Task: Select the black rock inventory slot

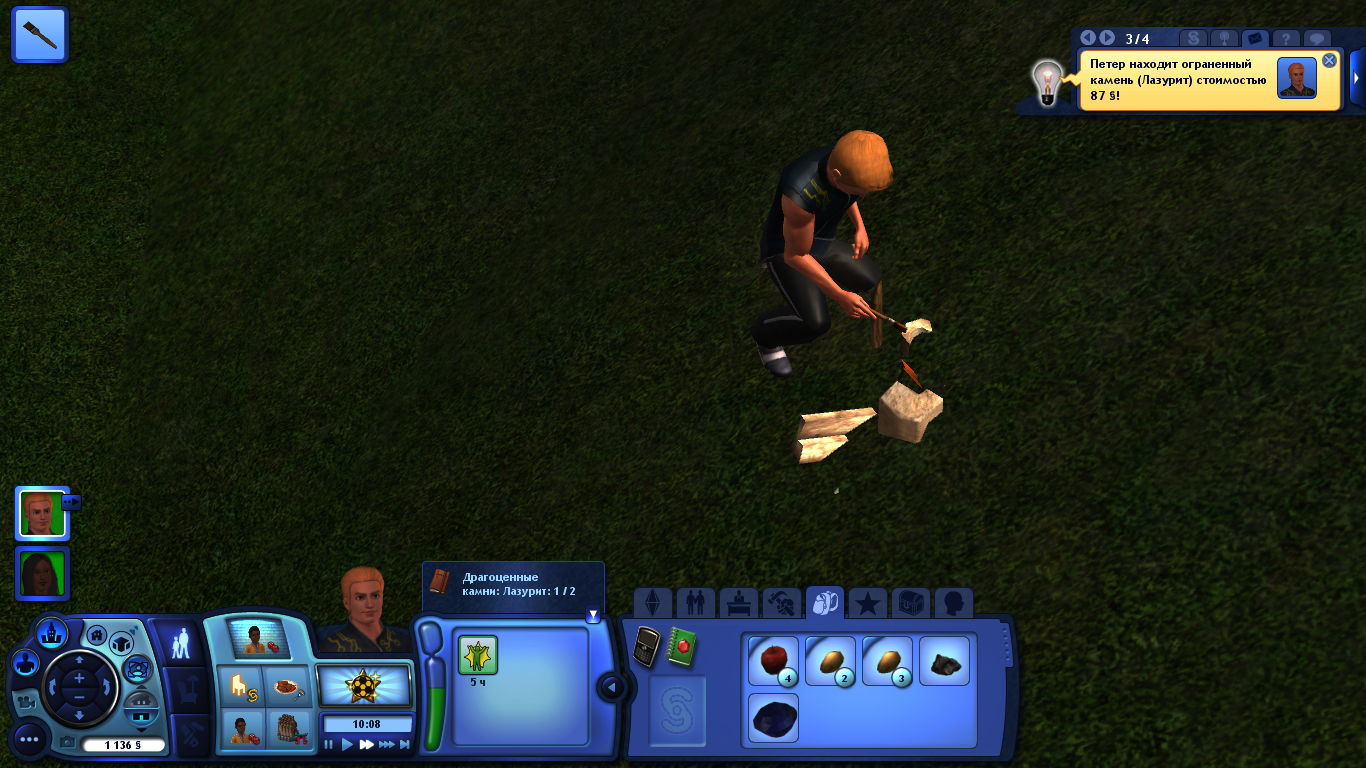Action: click(944, 661)
